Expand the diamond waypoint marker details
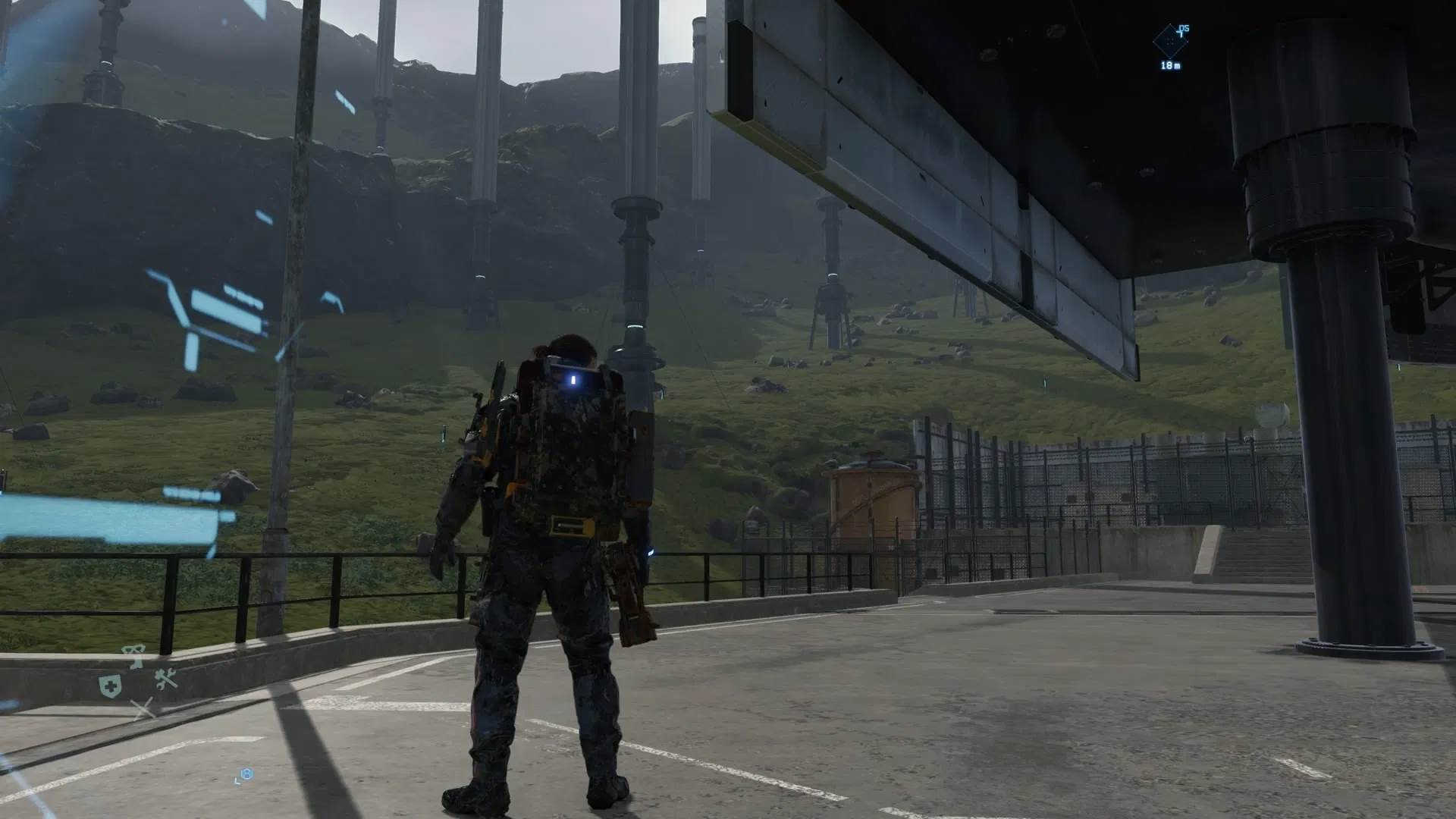This screenshot has height=819, width=1456. [x=1170, y=42]
